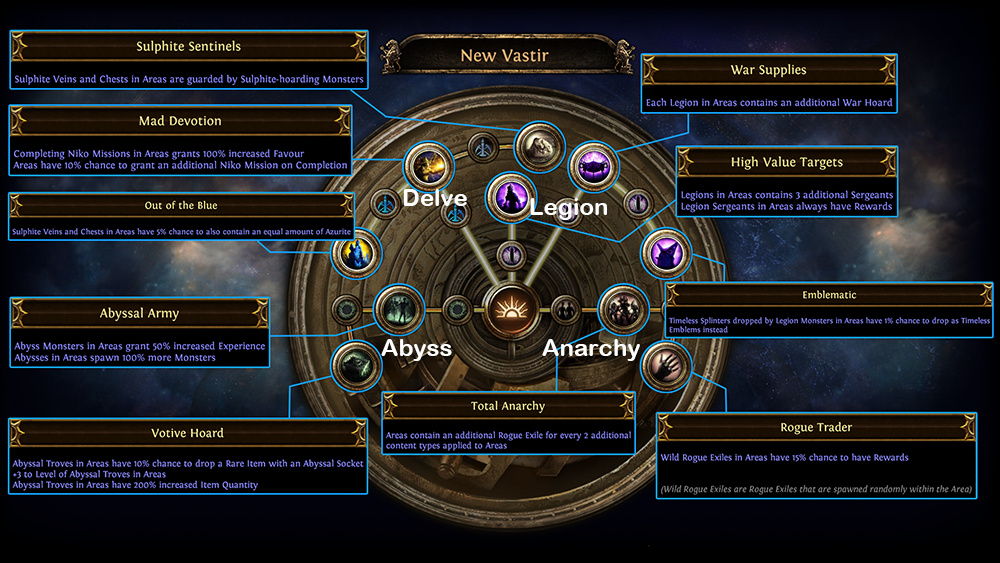Allocate the Total Anarchy node
Viewport: 1000px width, 563px height.
point(620,308)
